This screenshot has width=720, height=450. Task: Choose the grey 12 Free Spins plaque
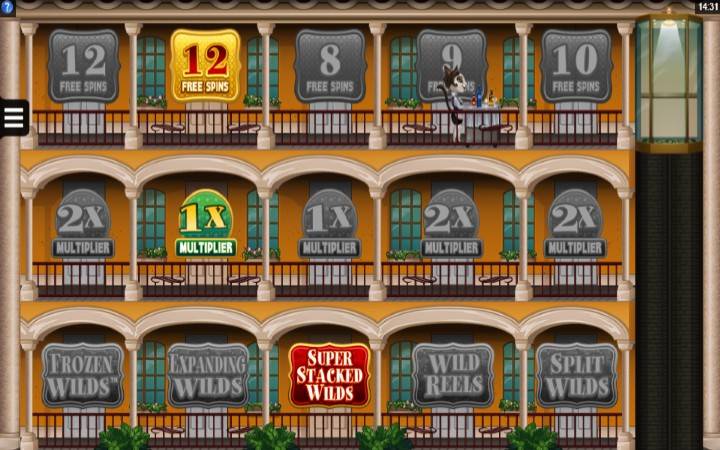83,65
